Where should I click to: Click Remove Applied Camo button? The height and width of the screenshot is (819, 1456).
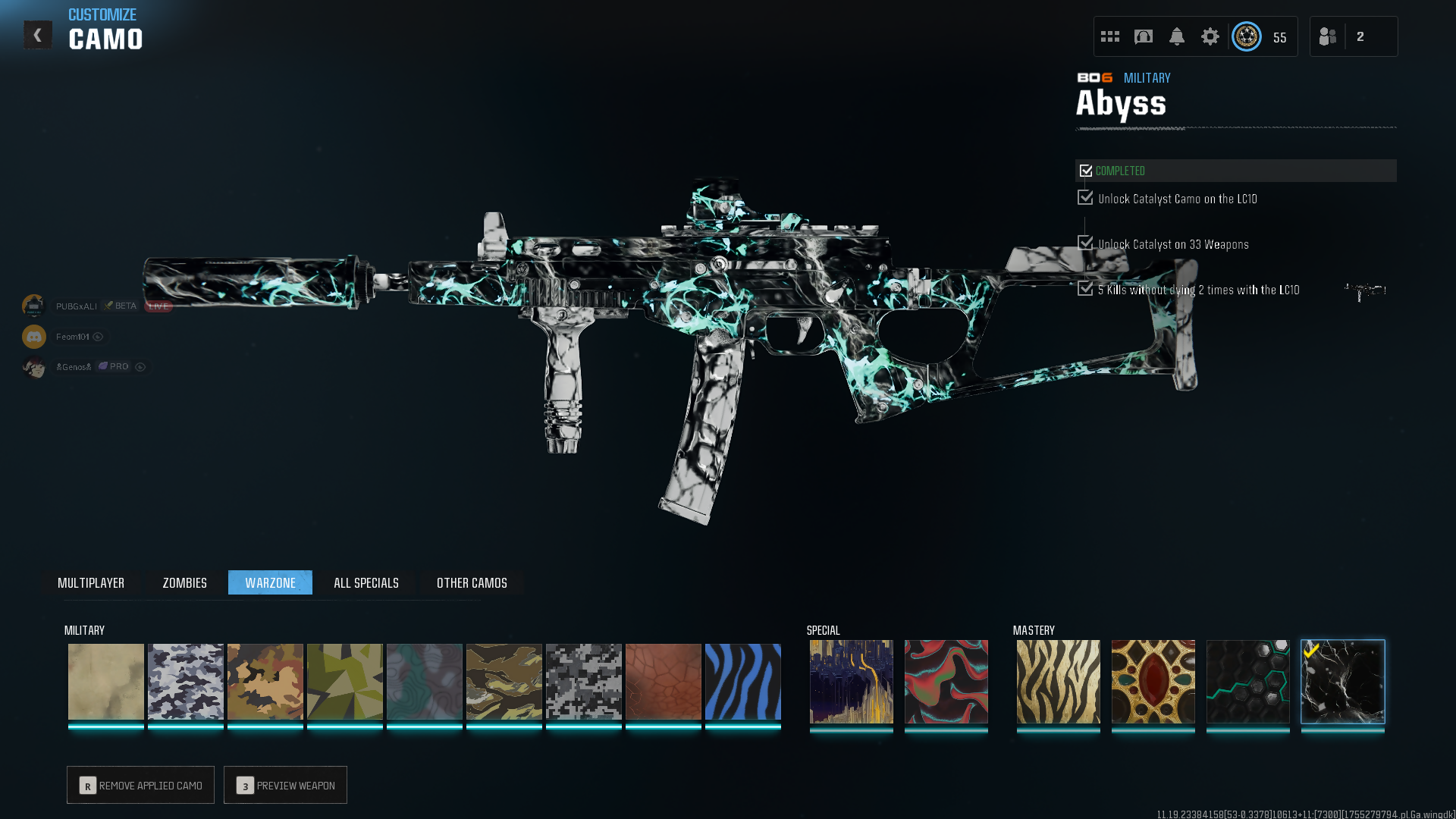coord(140,785)
